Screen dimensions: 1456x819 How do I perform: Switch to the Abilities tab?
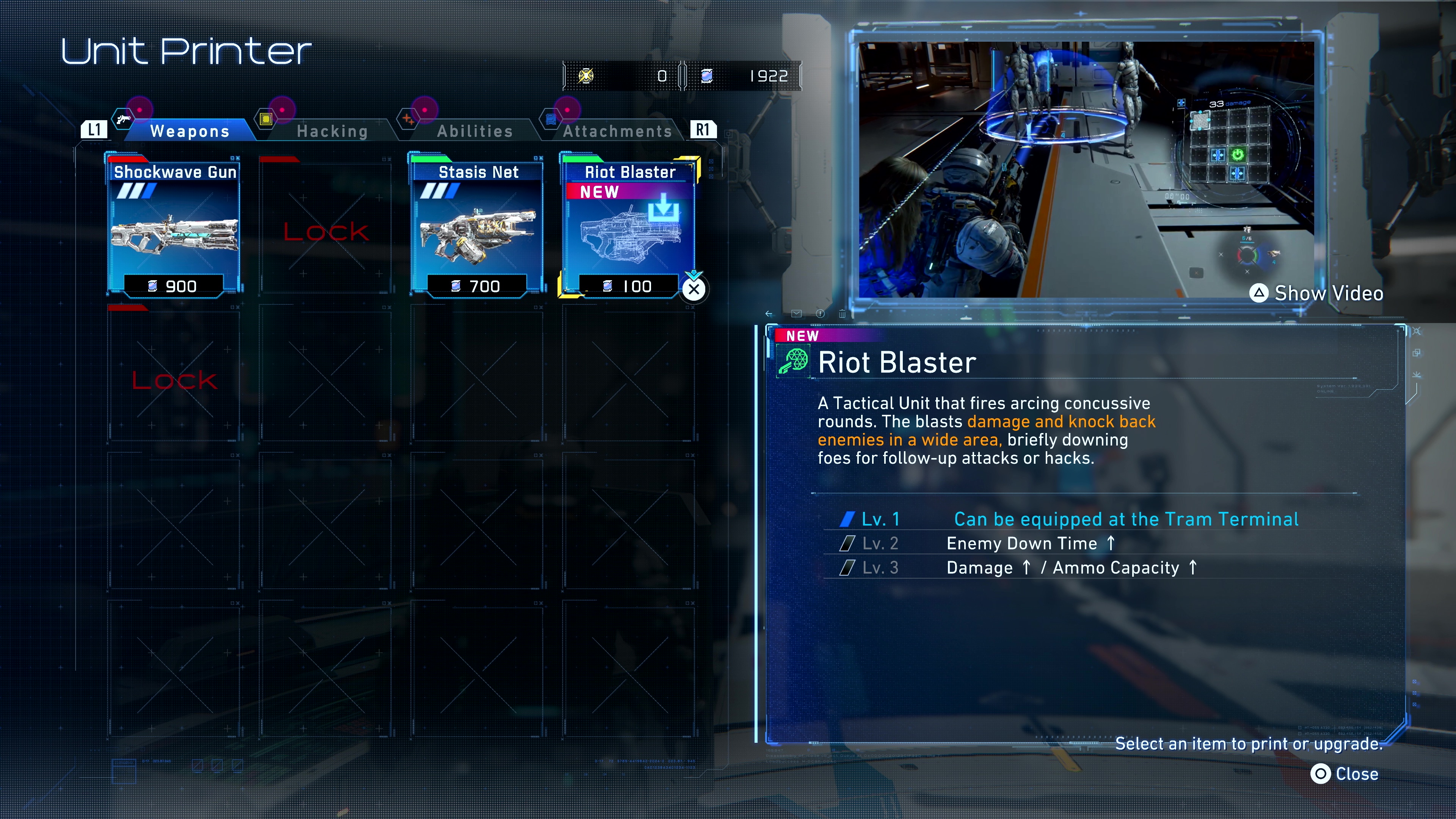click(x=475, y=131)
